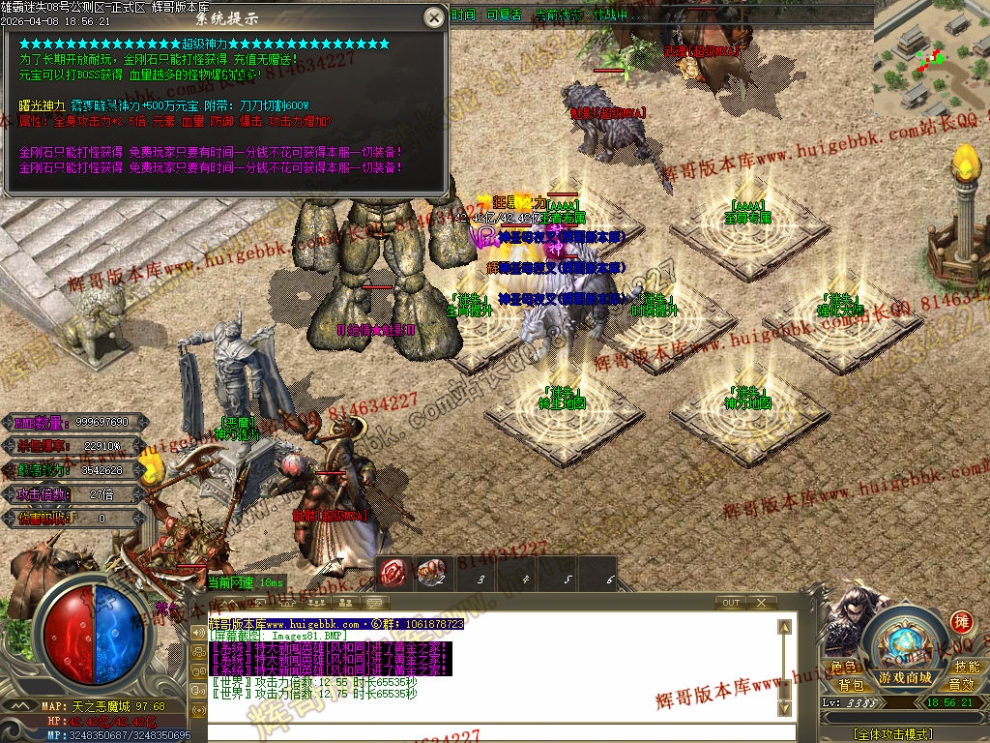The height and width of the screenshot is (743, 990).
Task: Open the 角色 character panel
Action: (845, 667)
